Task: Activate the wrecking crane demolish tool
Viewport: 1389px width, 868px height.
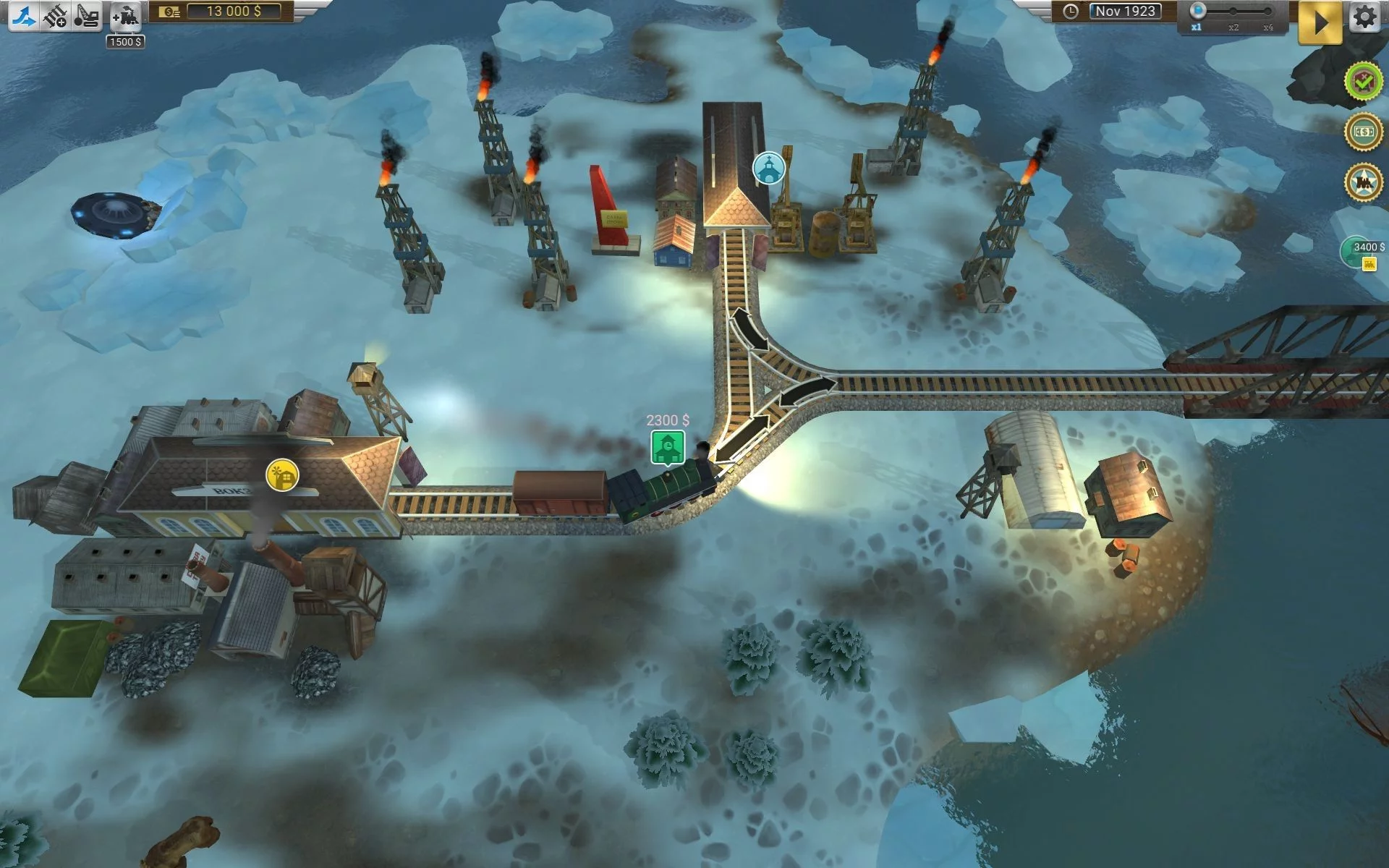Action: [x=87, y=16]
